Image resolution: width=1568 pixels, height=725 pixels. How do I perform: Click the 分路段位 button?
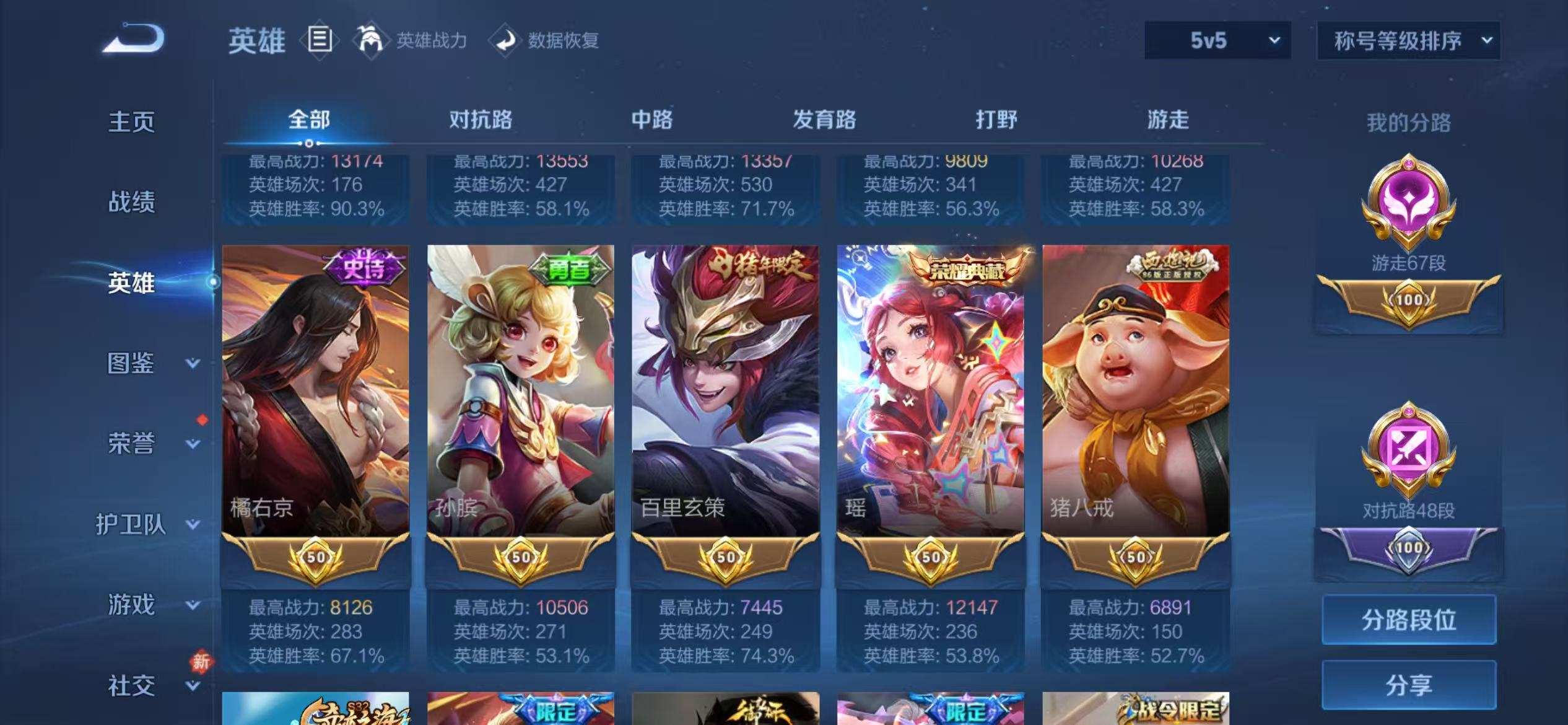click(x=1409, y=618)
